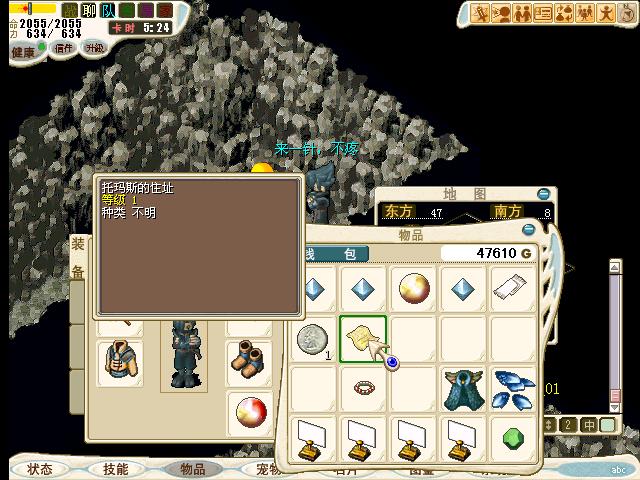Open the 装备 equipment side tab
This screenshot has width=640, height=480.
(x=78, y=257)
